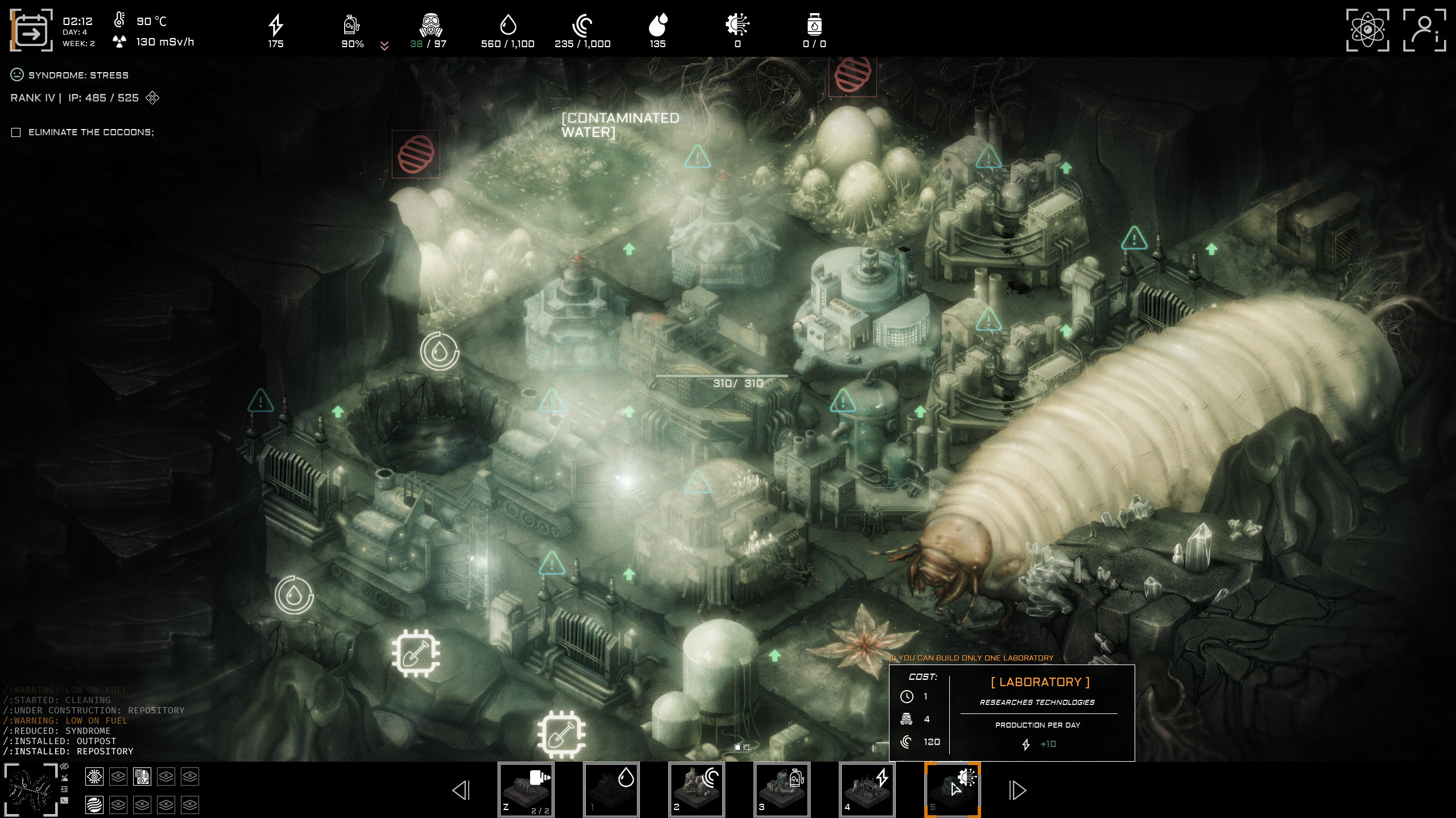Open the console terminal icon
Viewport: 1456px width, 818px height.
click(x=64, y=801)
